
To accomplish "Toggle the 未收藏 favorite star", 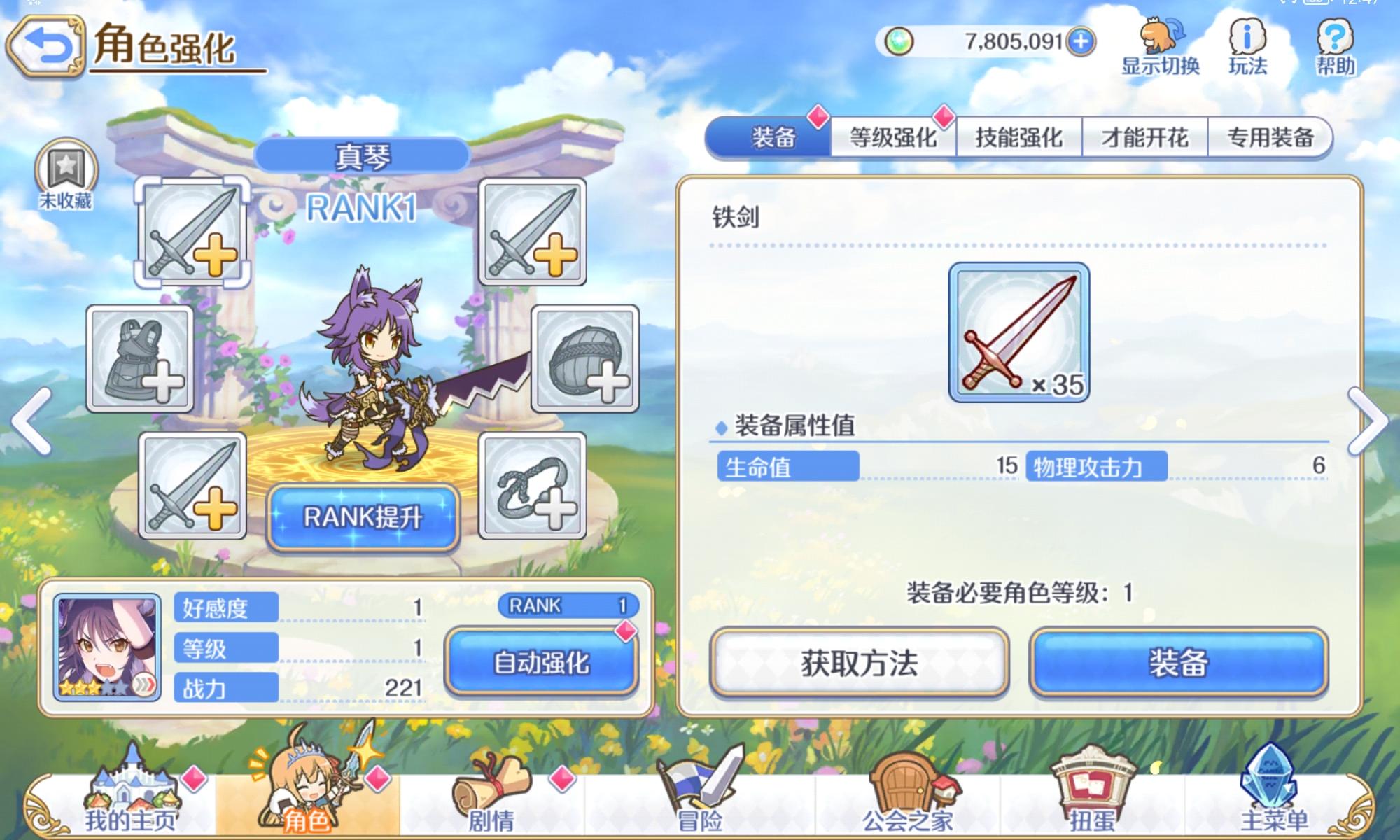I will pyautogui.click(x=68, y=168).
